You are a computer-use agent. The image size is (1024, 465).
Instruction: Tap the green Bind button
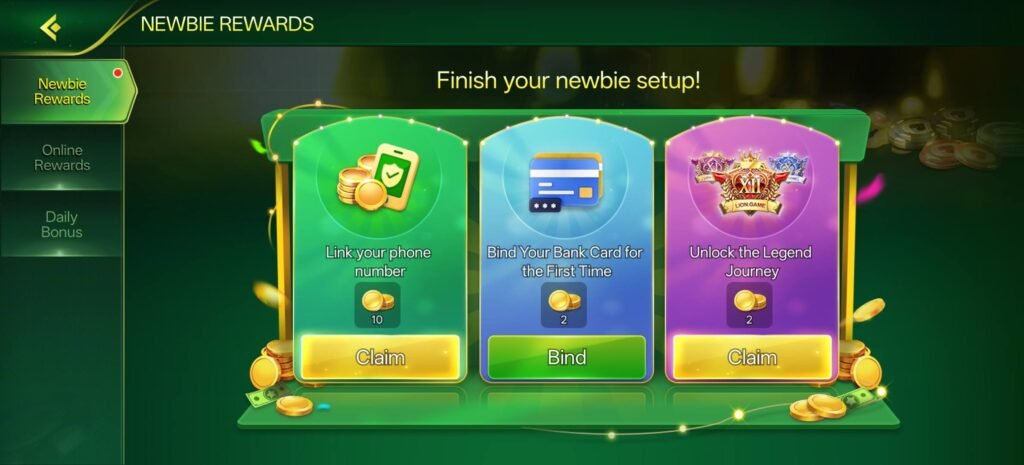coord(567,357)
